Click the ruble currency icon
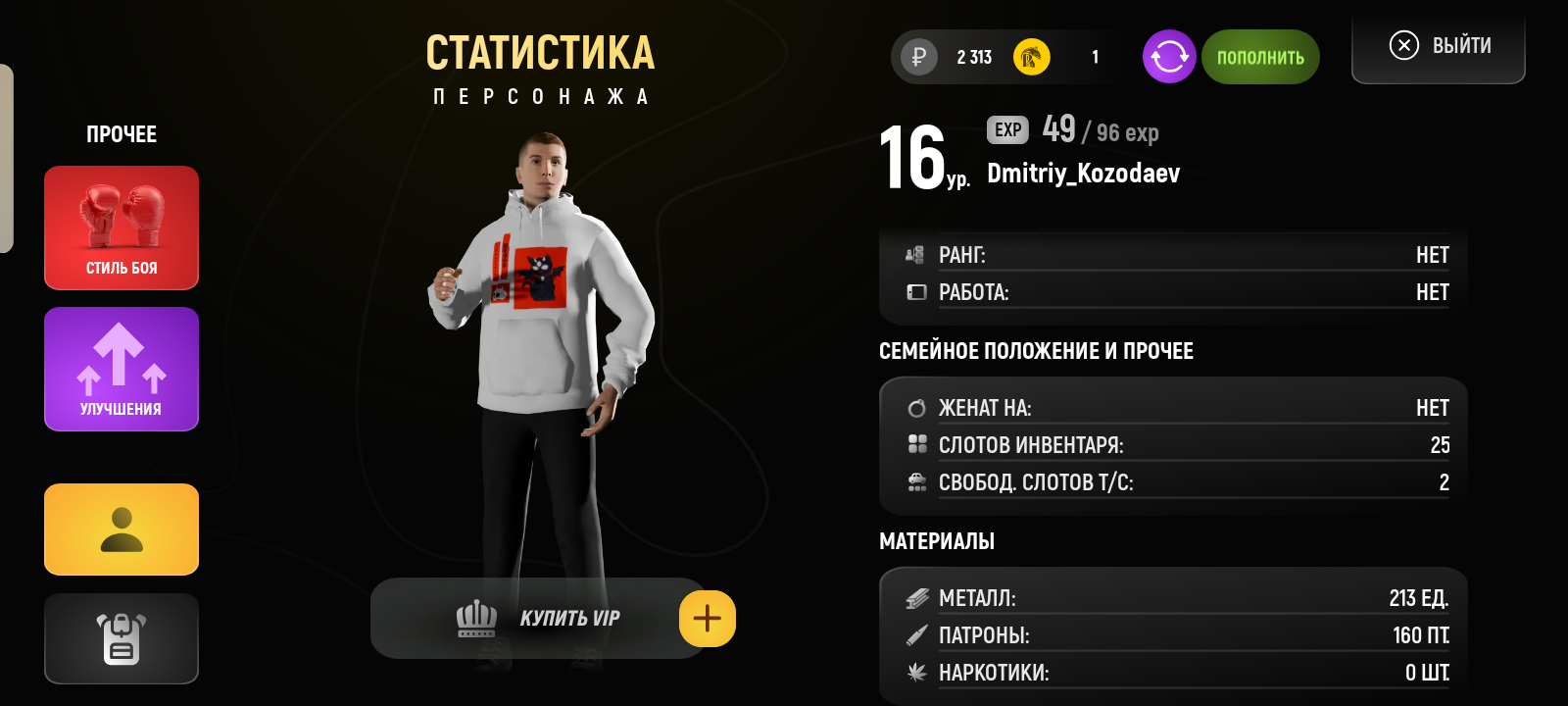1568x706 pixels. [x=917, y=57]
